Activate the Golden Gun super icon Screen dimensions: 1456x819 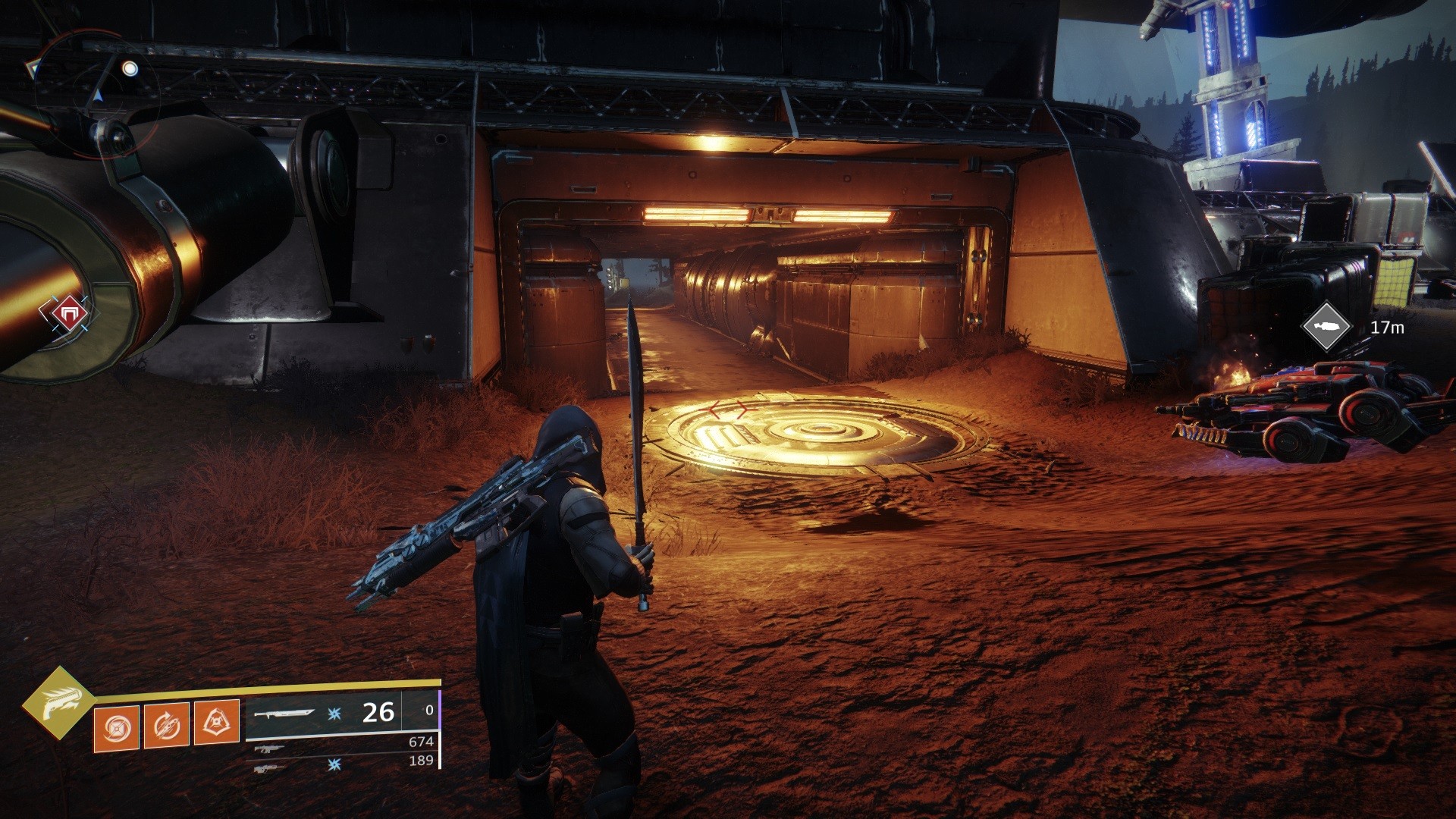58,702
